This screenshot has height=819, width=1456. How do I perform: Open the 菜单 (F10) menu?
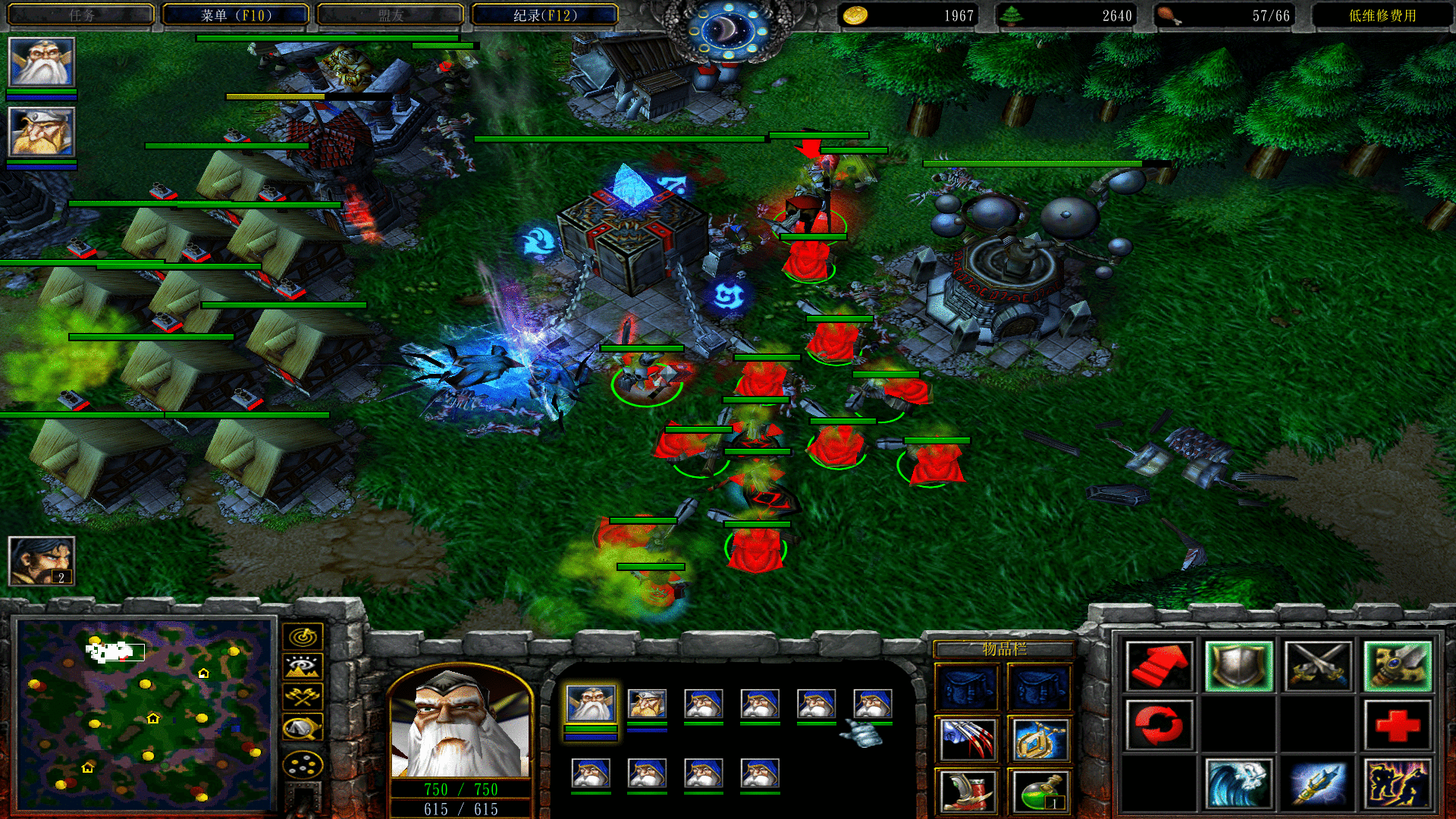(236, 15)
